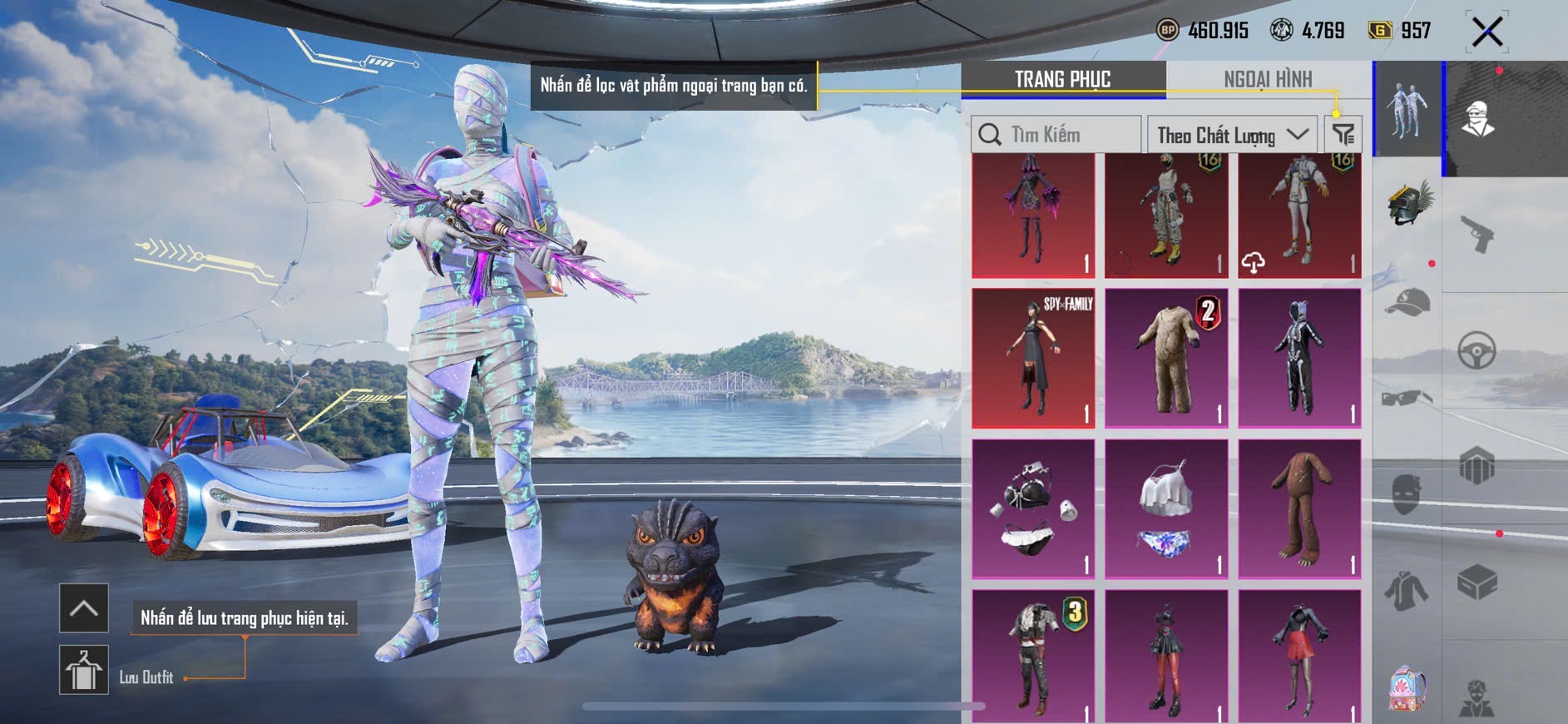Viewport: 1568px width, 724px height.
Task: Pick the skeleton hoodie suit outfit
Action: [x=1299, y=358]
